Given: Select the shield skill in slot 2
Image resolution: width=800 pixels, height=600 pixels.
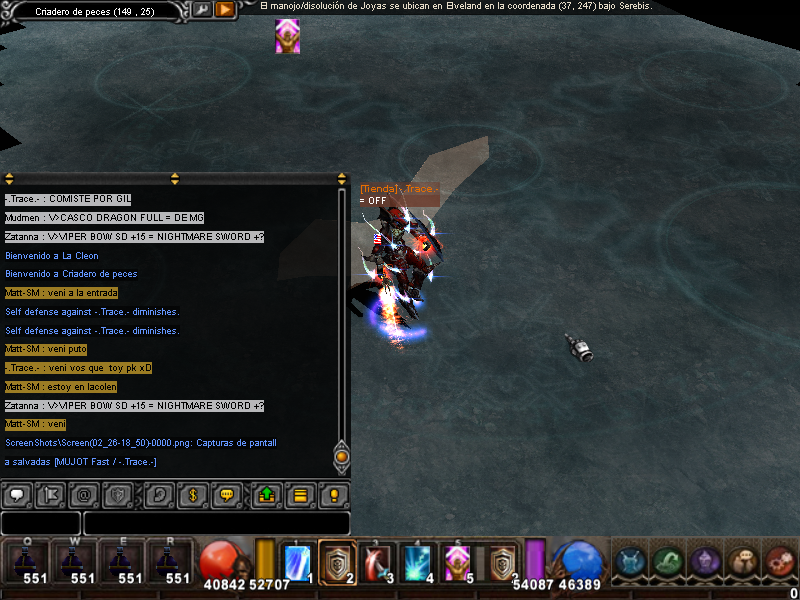Looking at the screenshot, I should pyautogui.click(x=337, y=562).
